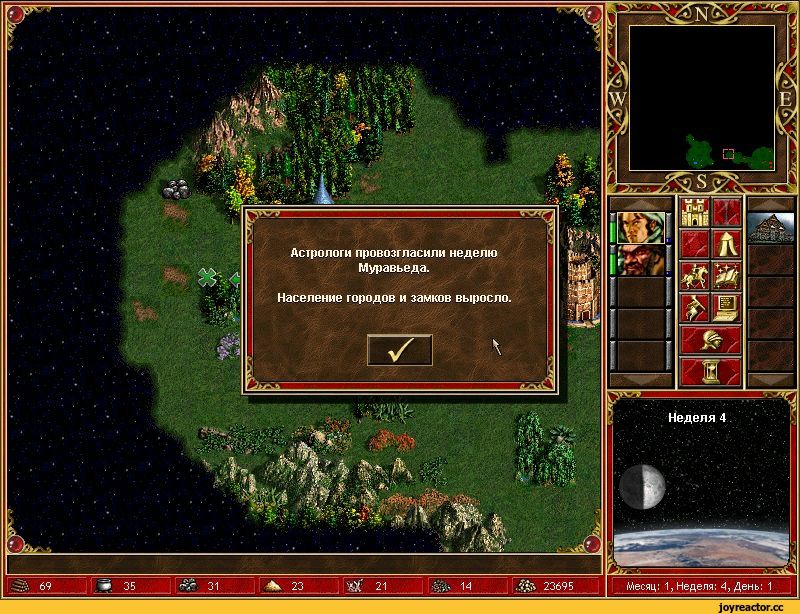Click the tent sleep/wake hero button
This screenshot has height=614, width=800.
[x=725, y=244]
